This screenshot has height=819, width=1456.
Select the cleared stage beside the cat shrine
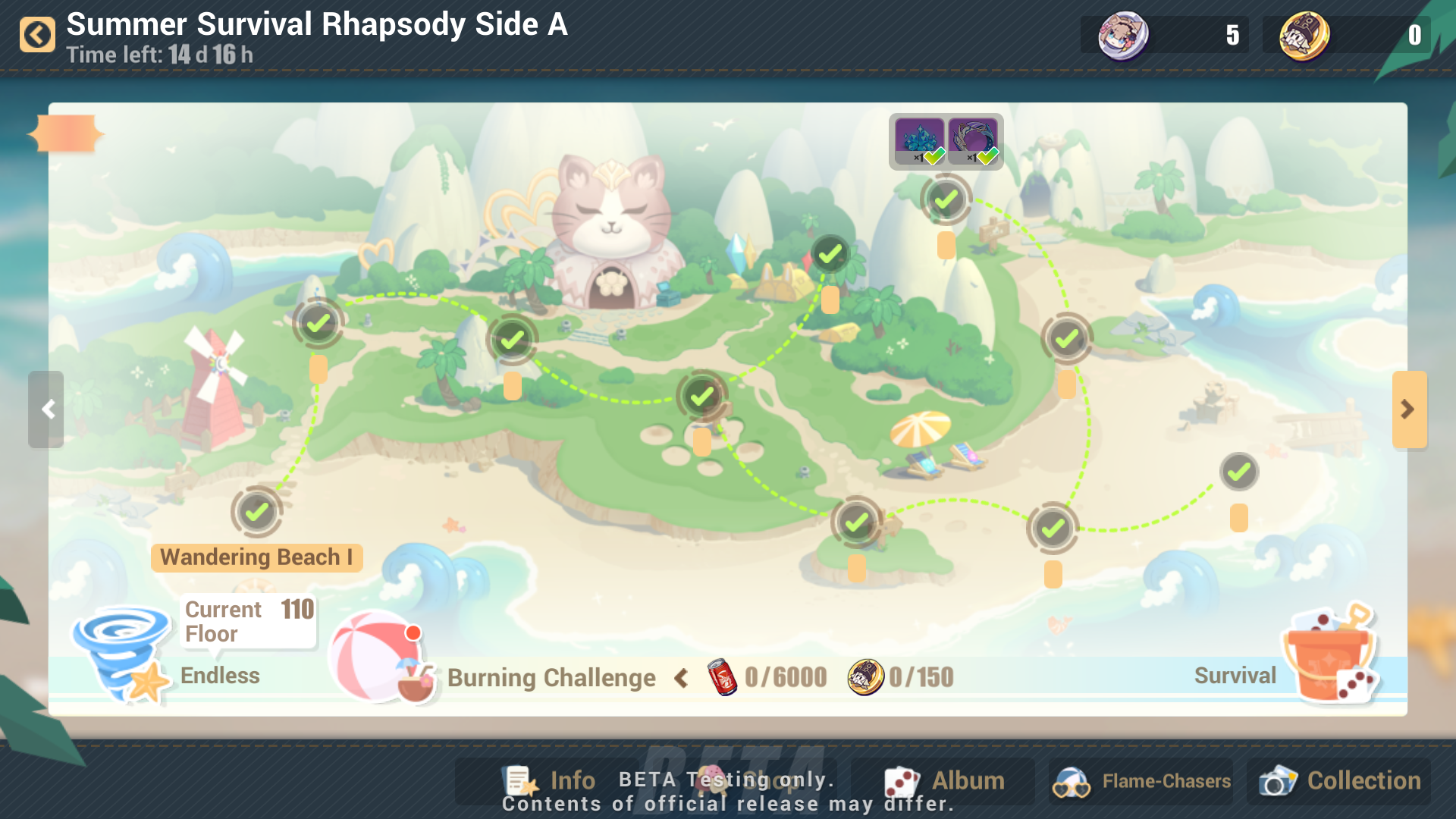(x=512, y=339)
